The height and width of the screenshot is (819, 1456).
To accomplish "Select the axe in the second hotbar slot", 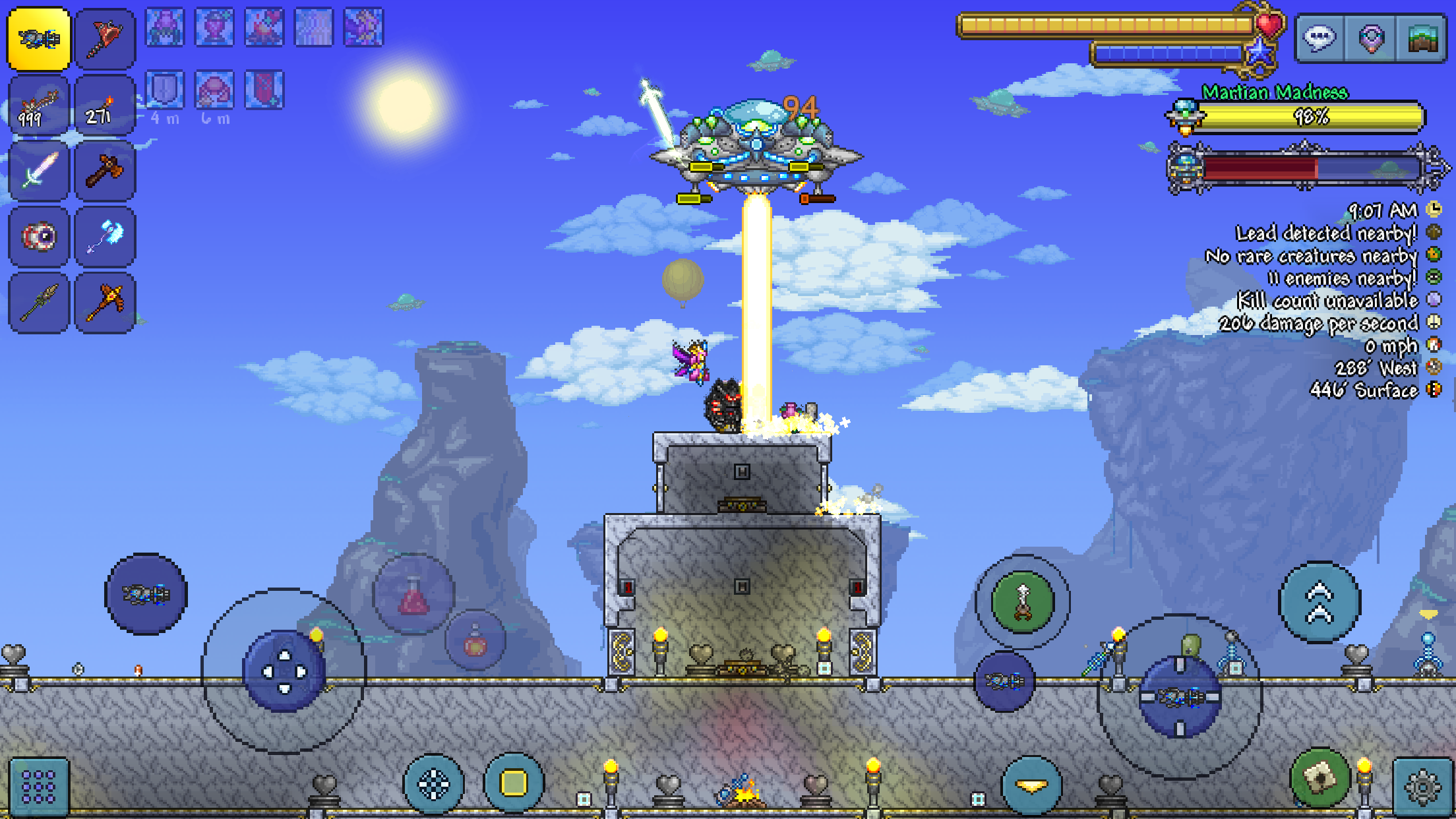I will [104, 38].
